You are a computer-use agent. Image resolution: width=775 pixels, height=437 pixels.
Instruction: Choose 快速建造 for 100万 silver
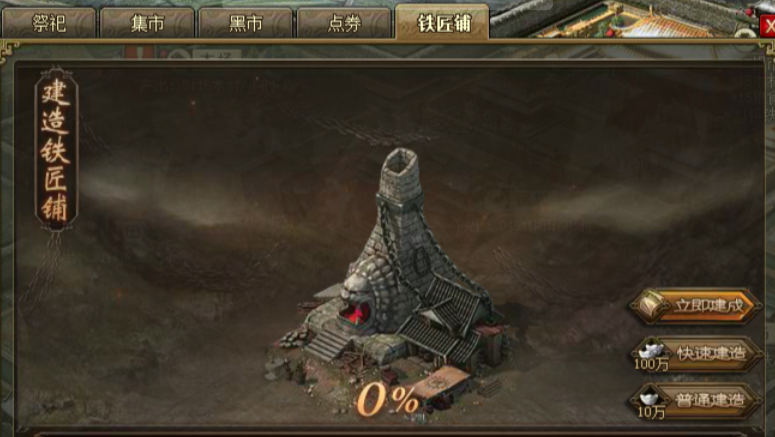(x=696, y=353)
